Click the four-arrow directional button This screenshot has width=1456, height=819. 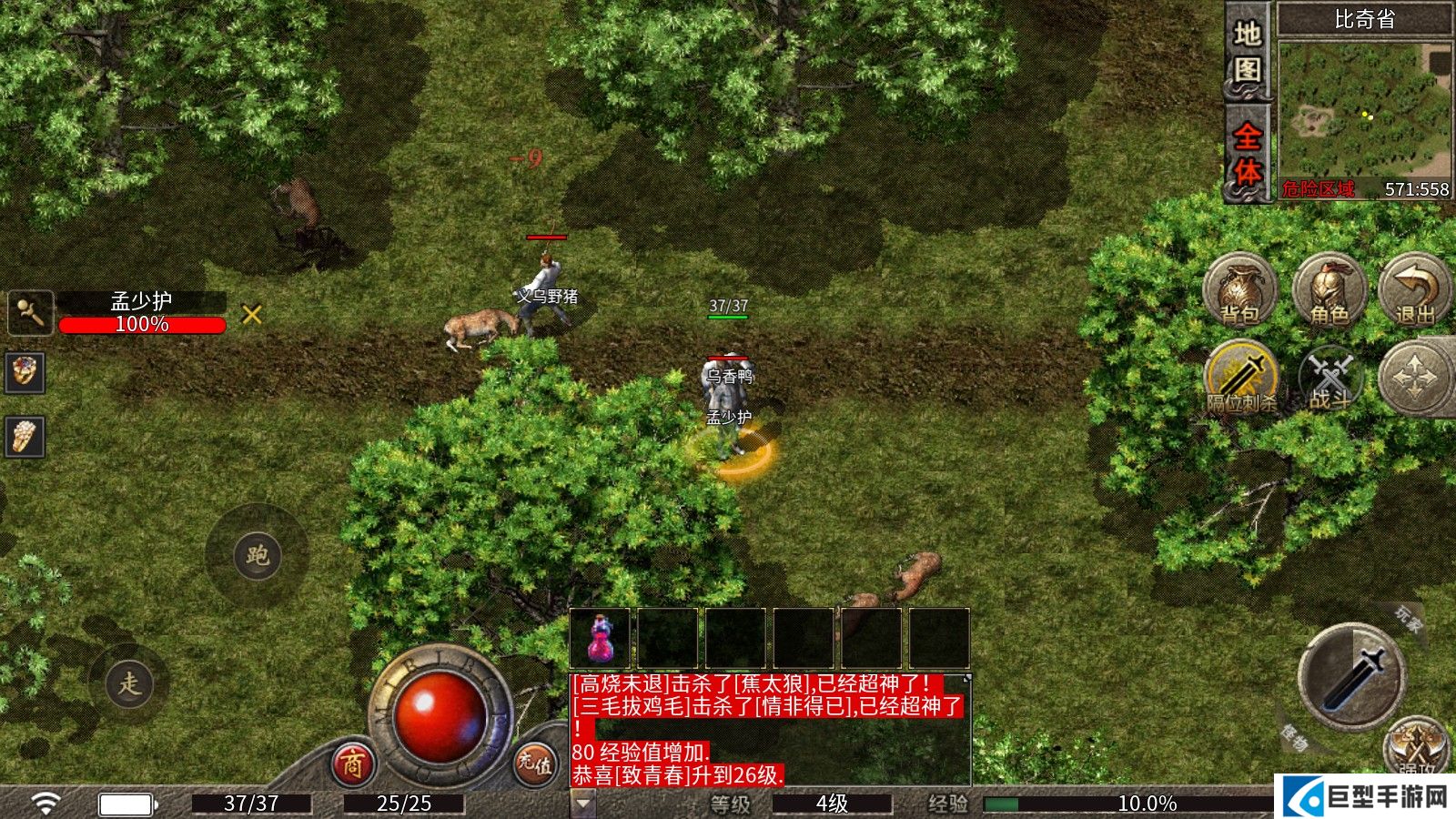(x=1415, y=377)
